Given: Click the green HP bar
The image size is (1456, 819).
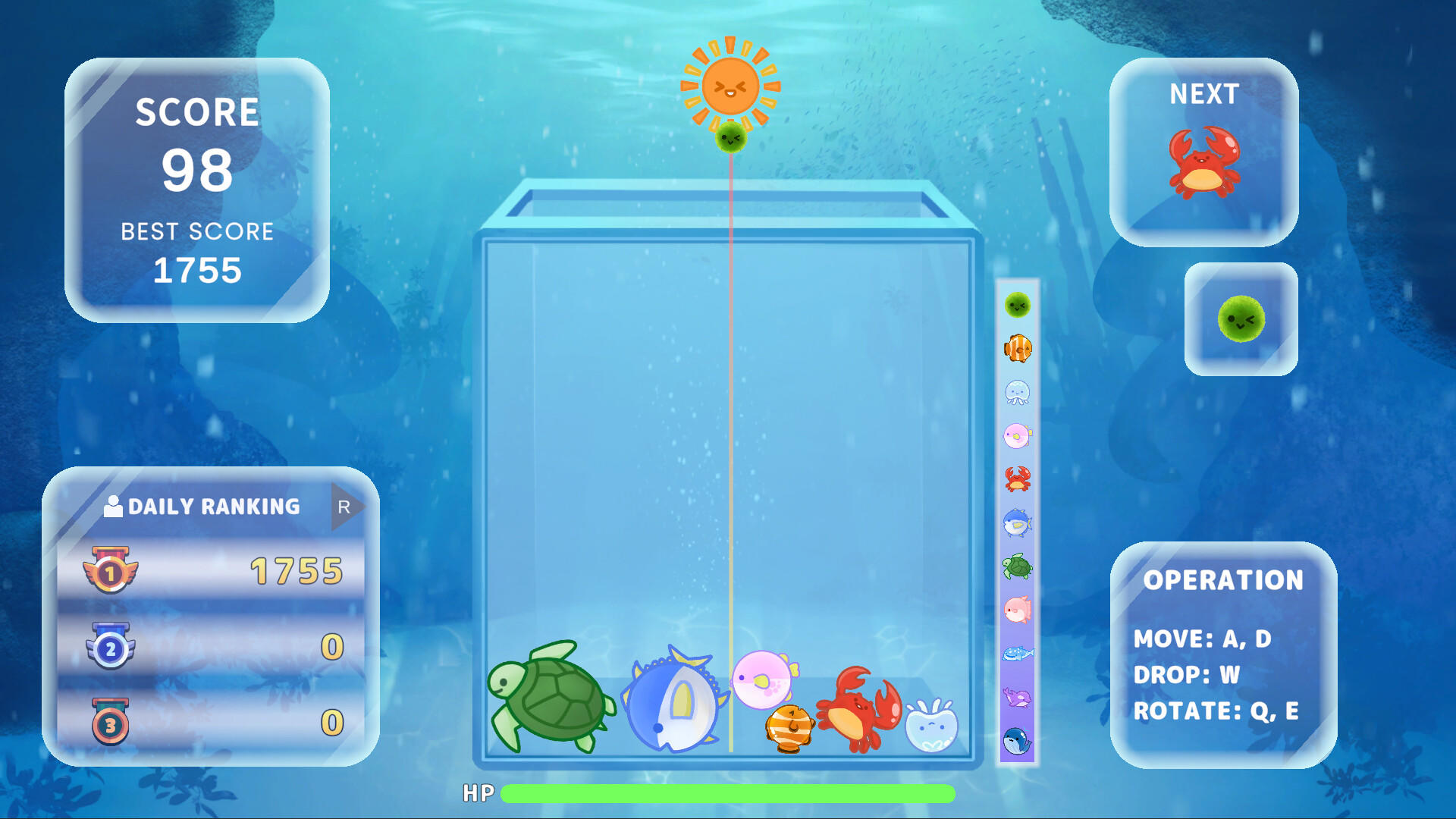Looking at the screenshot, I should (x=726, y=793).
